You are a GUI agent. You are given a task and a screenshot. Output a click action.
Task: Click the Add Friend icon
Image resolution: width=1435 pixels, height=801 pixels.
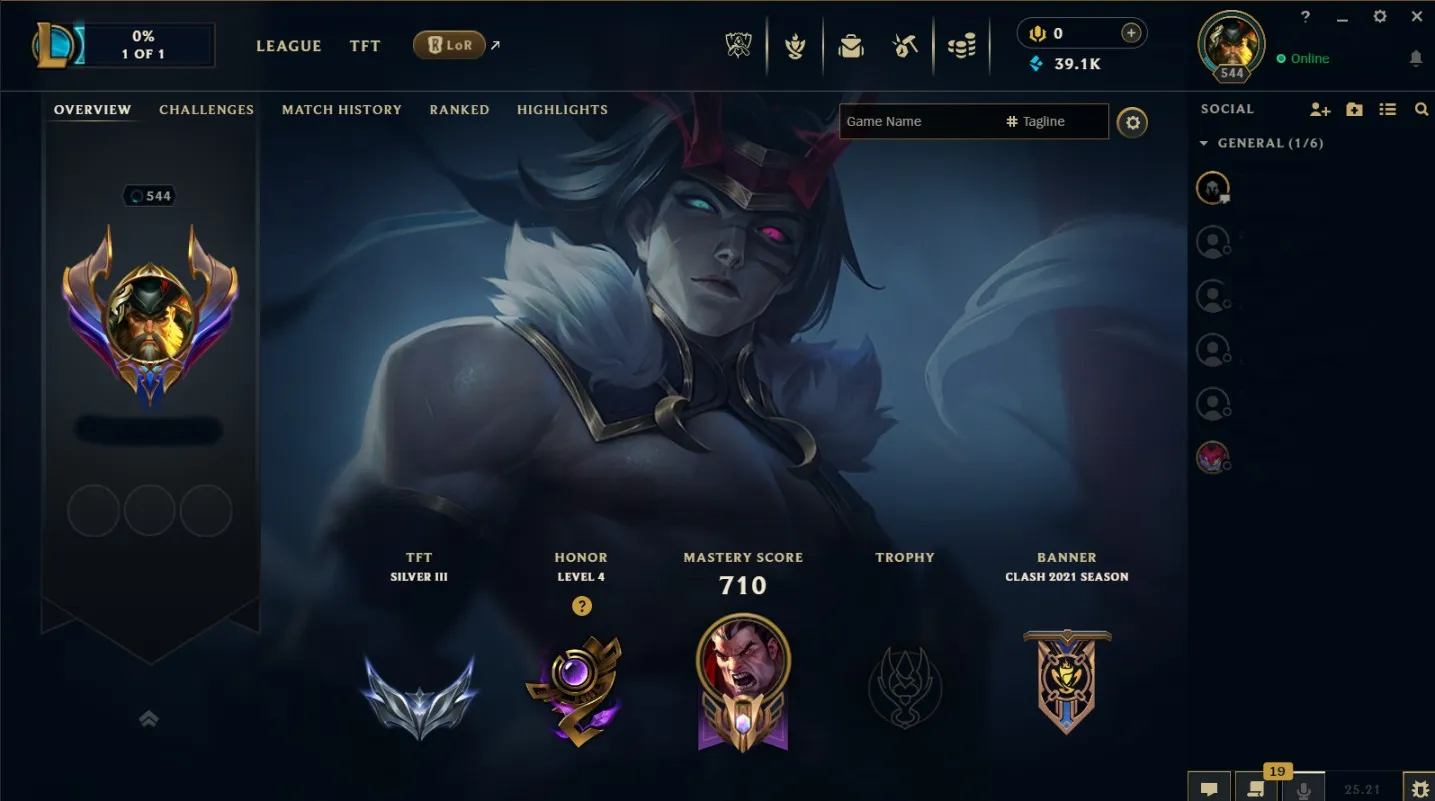point(1320,109)
